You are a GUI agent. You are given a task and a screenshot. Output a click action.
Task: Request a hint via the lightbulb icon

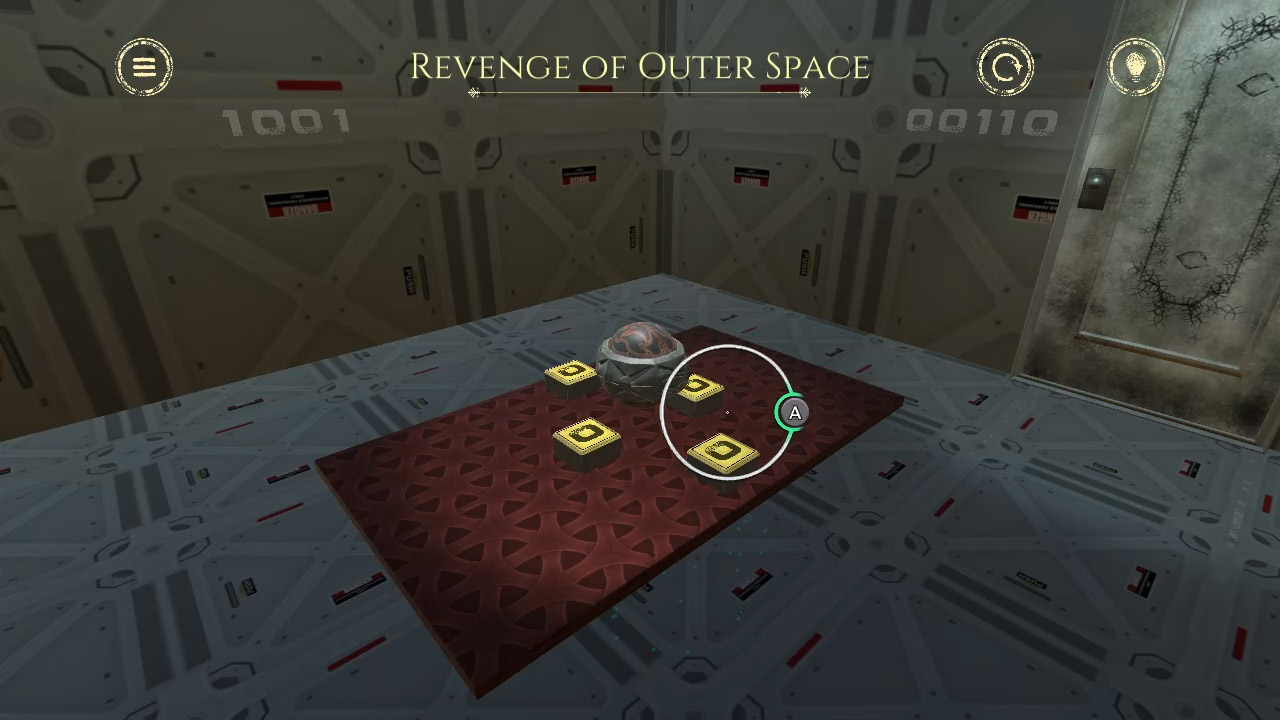1136,66
